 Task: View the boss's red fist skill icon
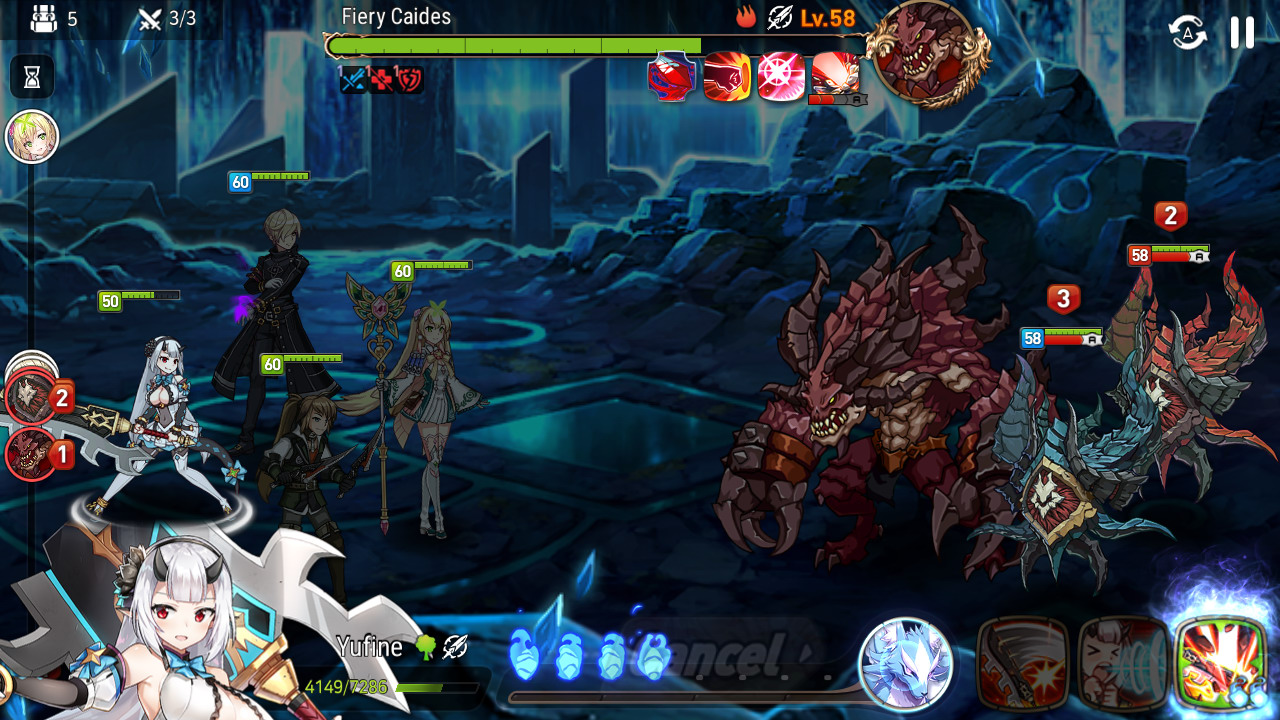[727, 77]
